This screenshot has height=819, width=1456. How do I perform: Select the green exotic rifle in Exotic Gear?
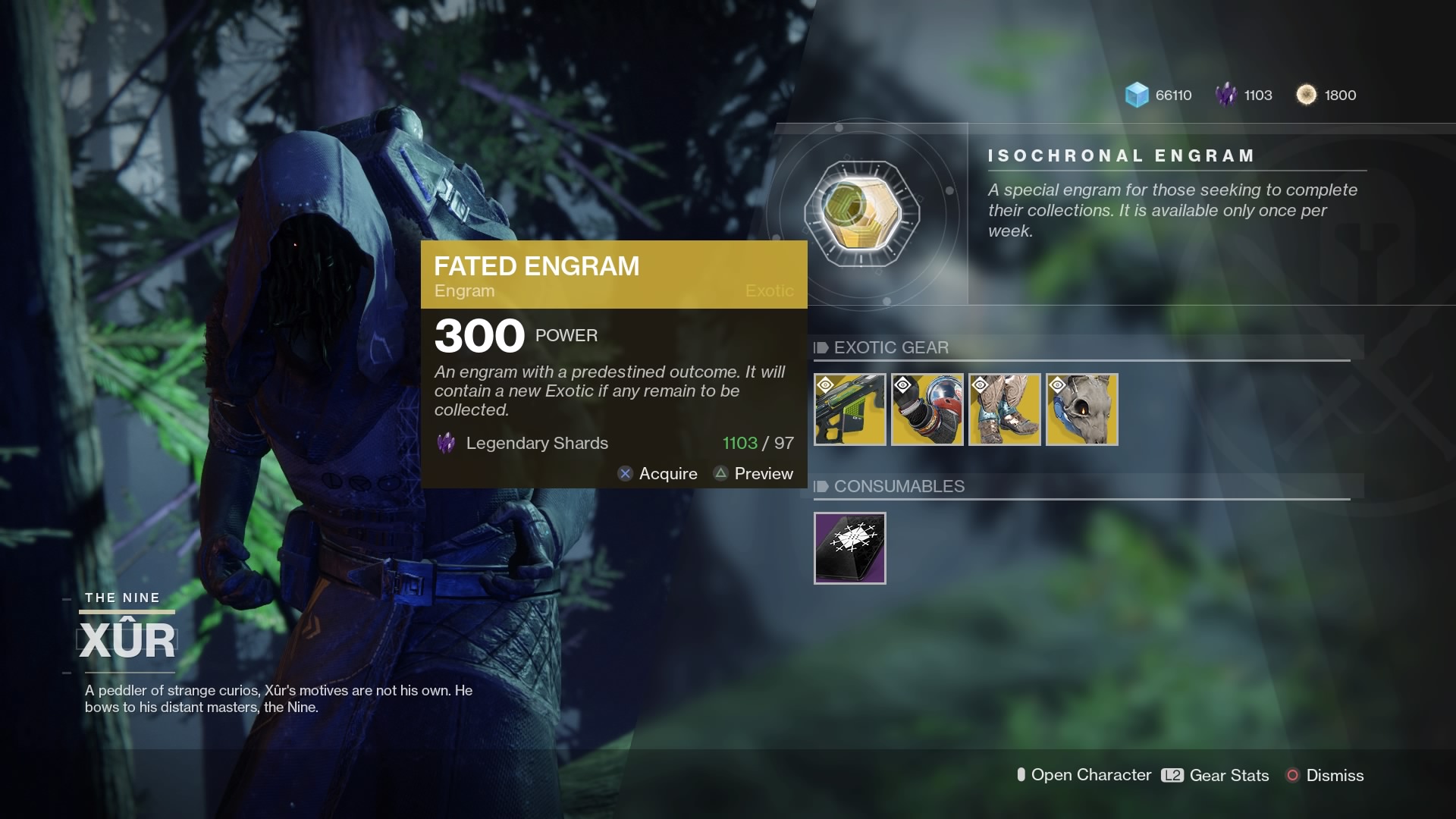(x=849, y=409)
